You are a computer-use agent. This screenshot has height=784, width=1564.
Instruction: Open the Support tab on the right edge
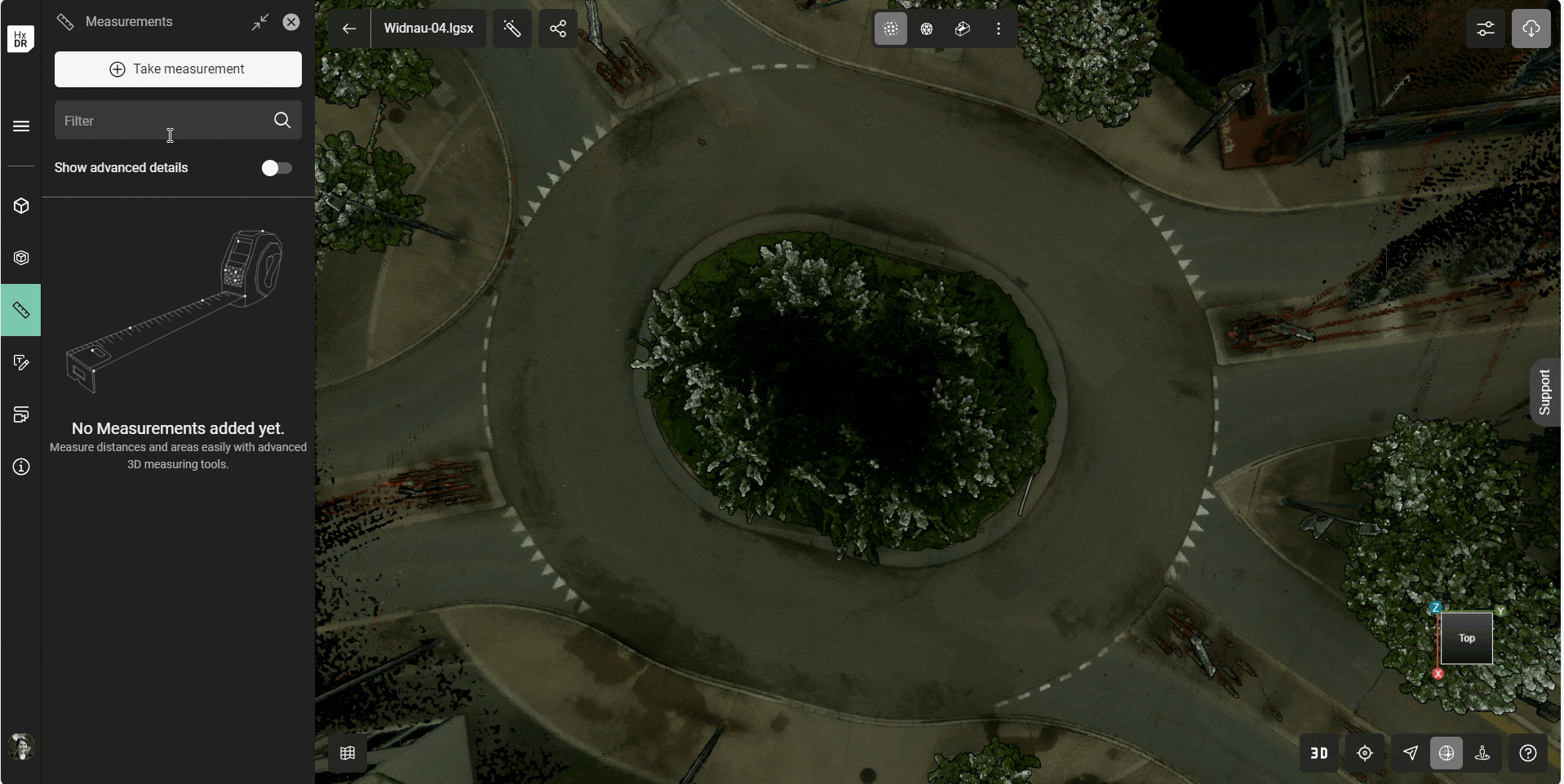coord(1546,392)
